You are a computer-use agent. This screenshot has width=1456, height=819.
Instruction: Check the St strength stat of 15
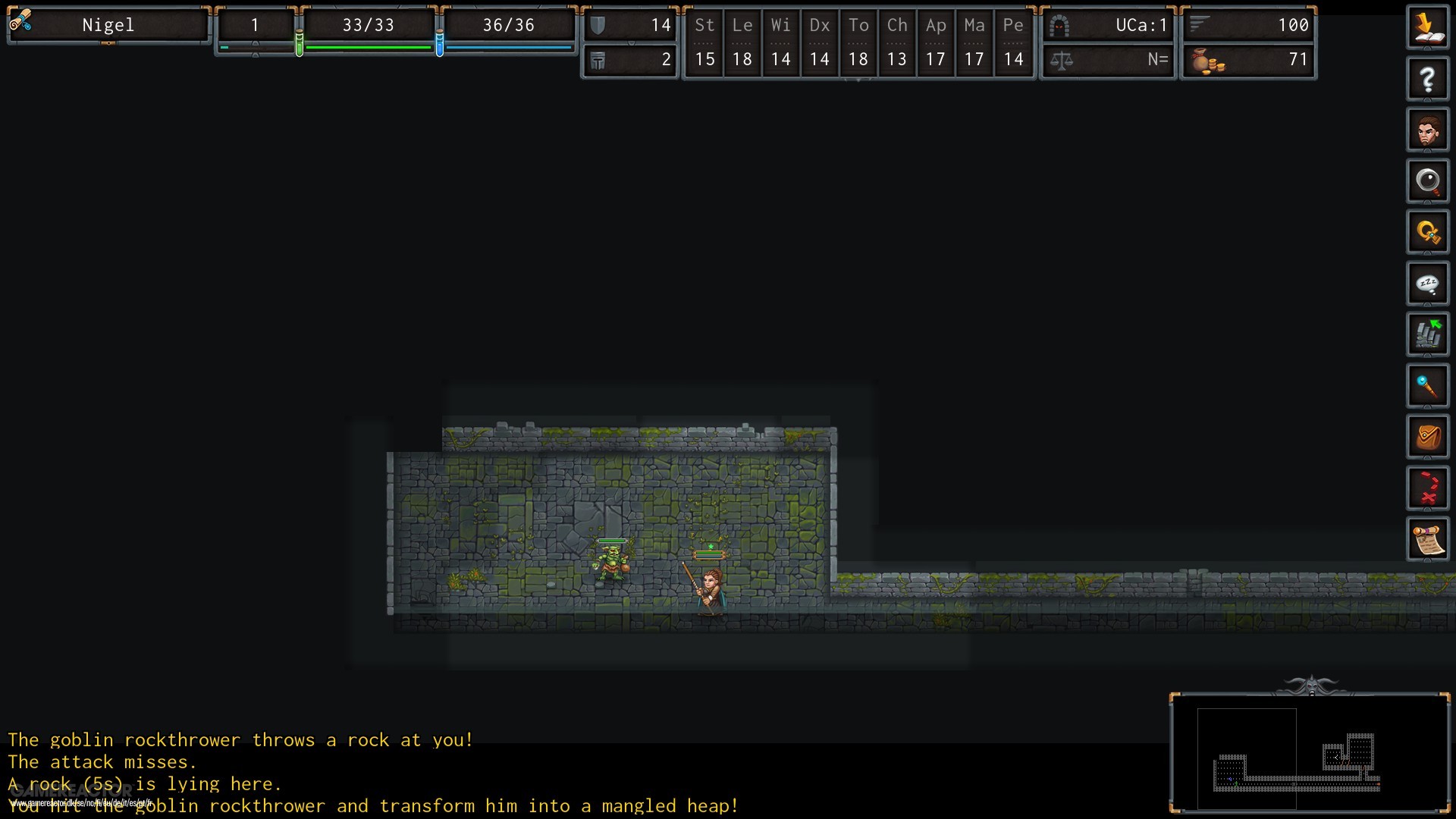point(704,60)
